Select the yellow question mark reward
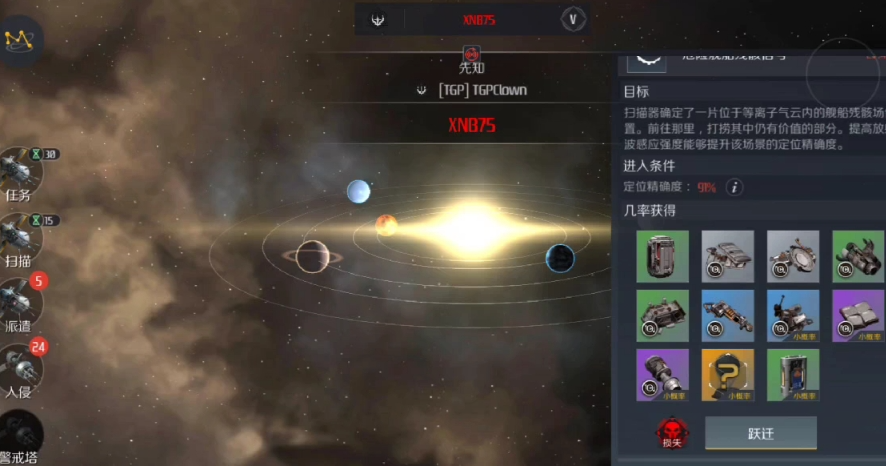 click(727, 375)
